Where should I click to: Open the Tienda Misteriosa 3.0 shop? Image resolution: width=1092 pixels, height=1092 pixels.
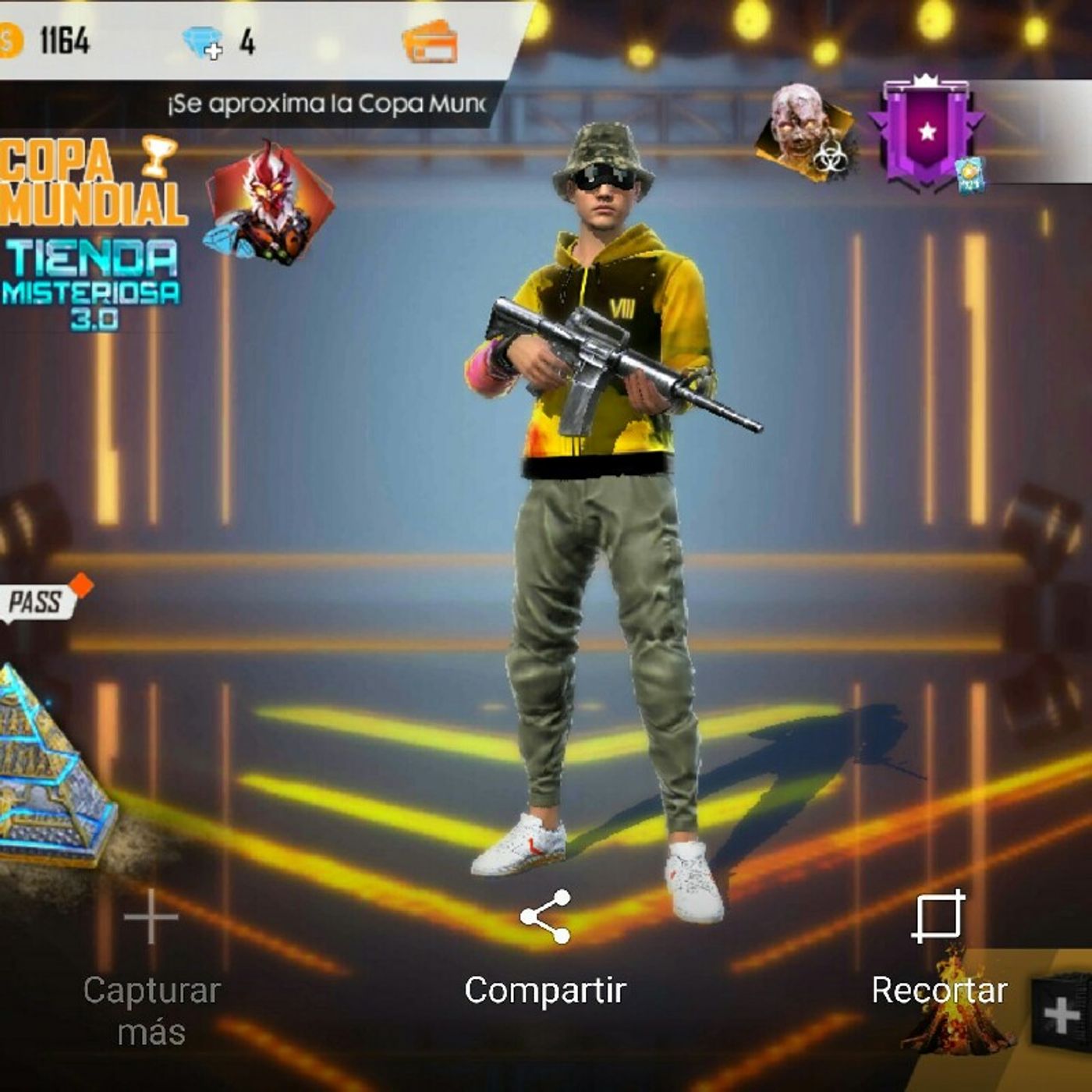point(91,284)
